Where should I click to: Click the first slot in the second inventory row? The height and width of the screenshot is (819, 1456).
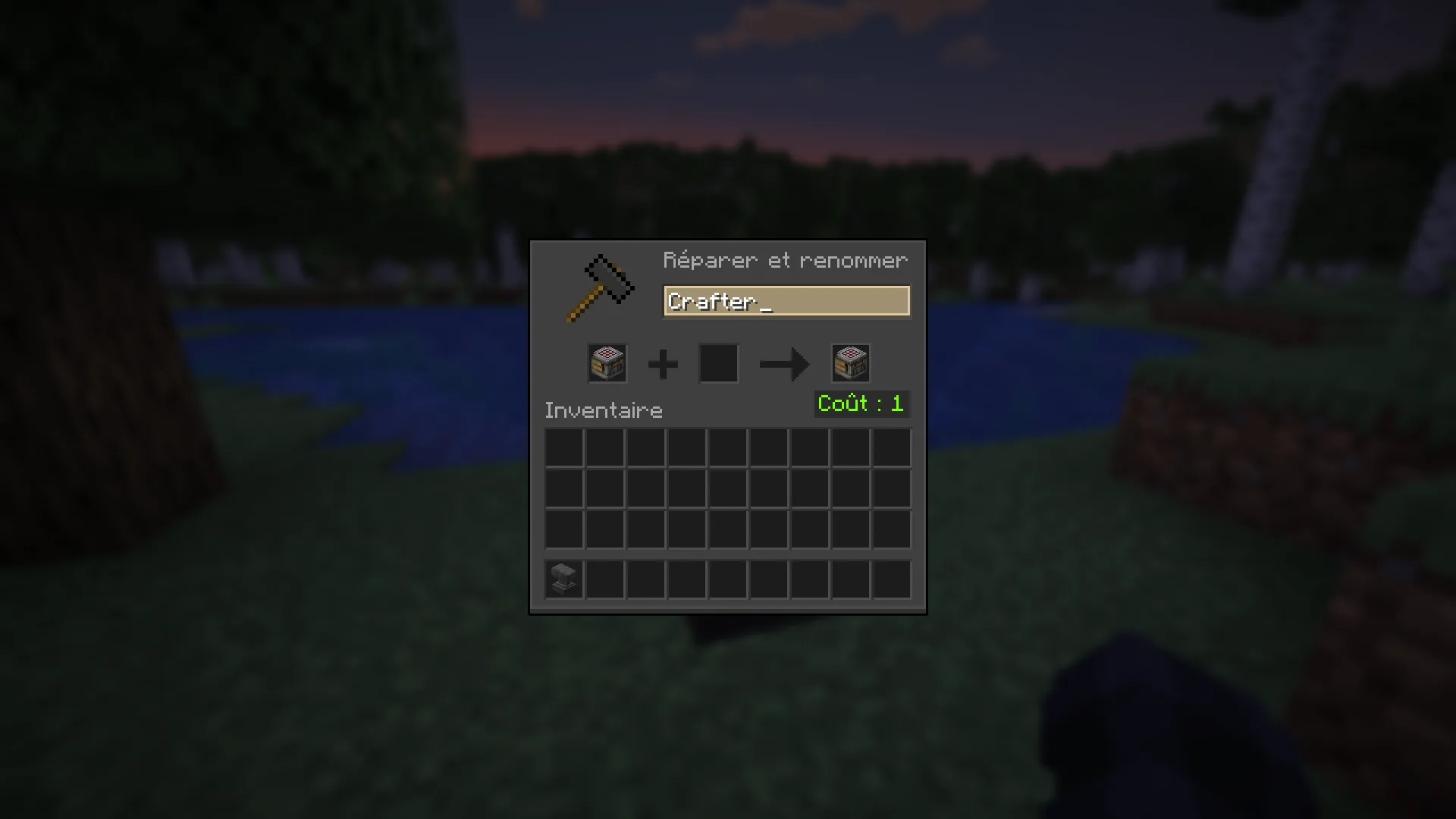[563, 488]
